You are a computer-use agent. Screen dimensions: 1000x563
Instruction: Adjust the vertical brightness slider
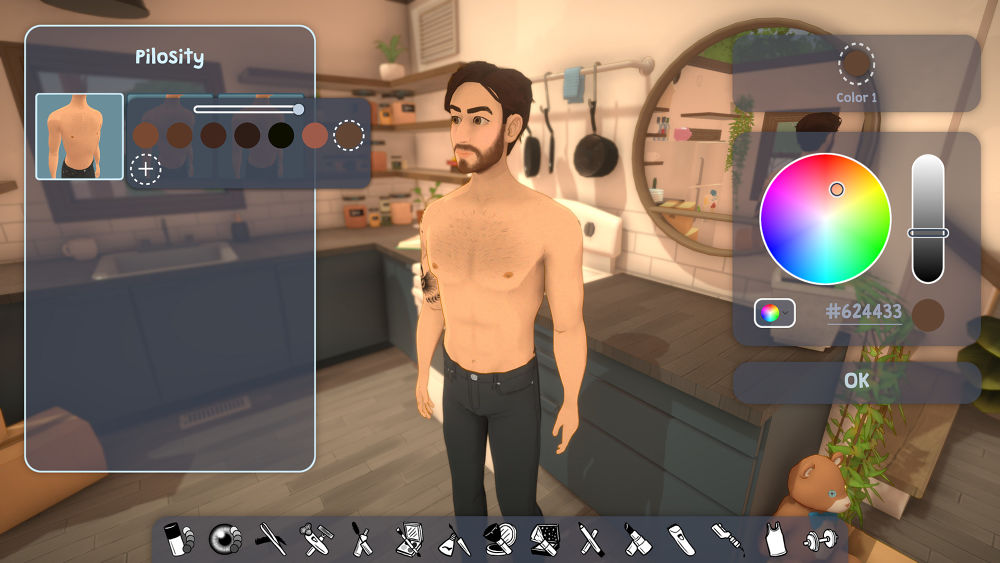[x=928, y=232]
